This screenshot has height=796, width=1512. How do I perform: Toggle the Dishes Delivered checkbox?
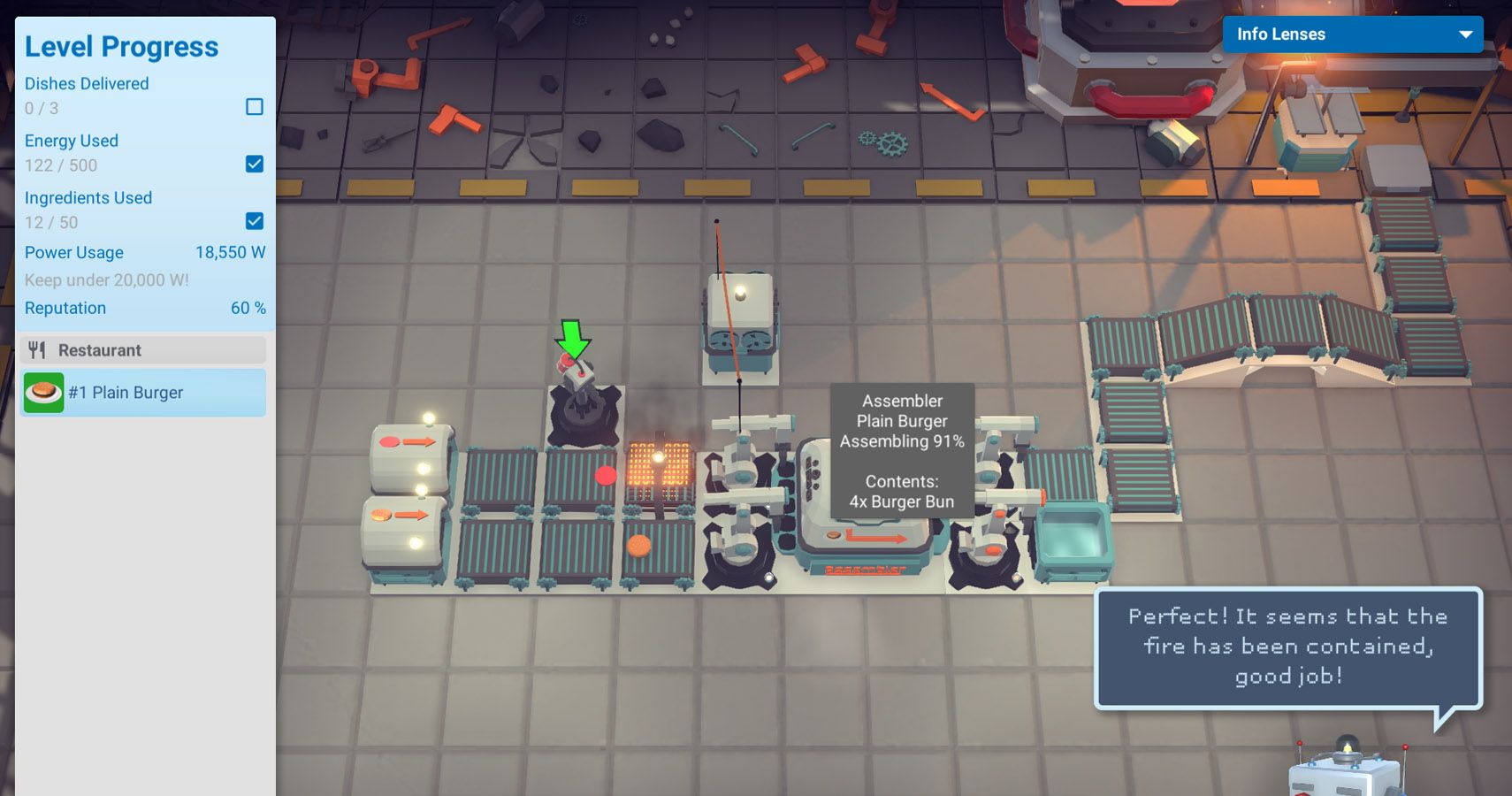pyautogui.click(x=255, y=107)
